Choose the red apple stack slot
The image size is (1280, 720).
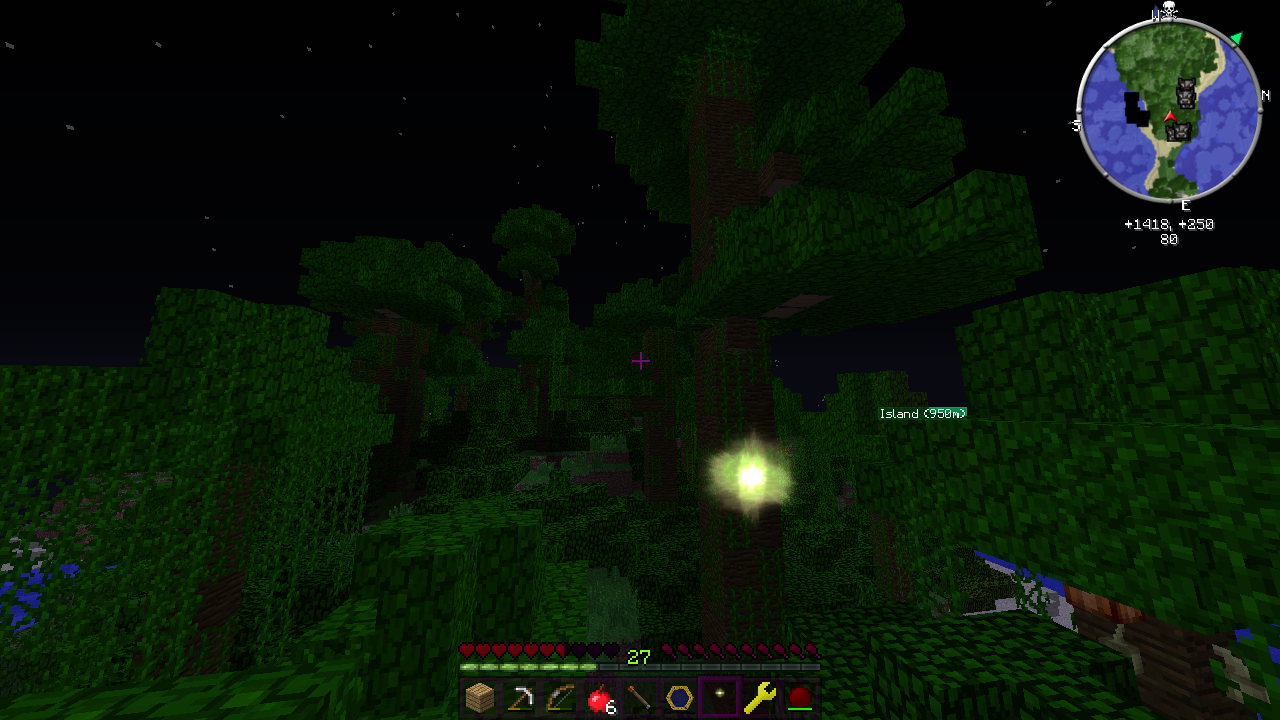click(600, 697)
